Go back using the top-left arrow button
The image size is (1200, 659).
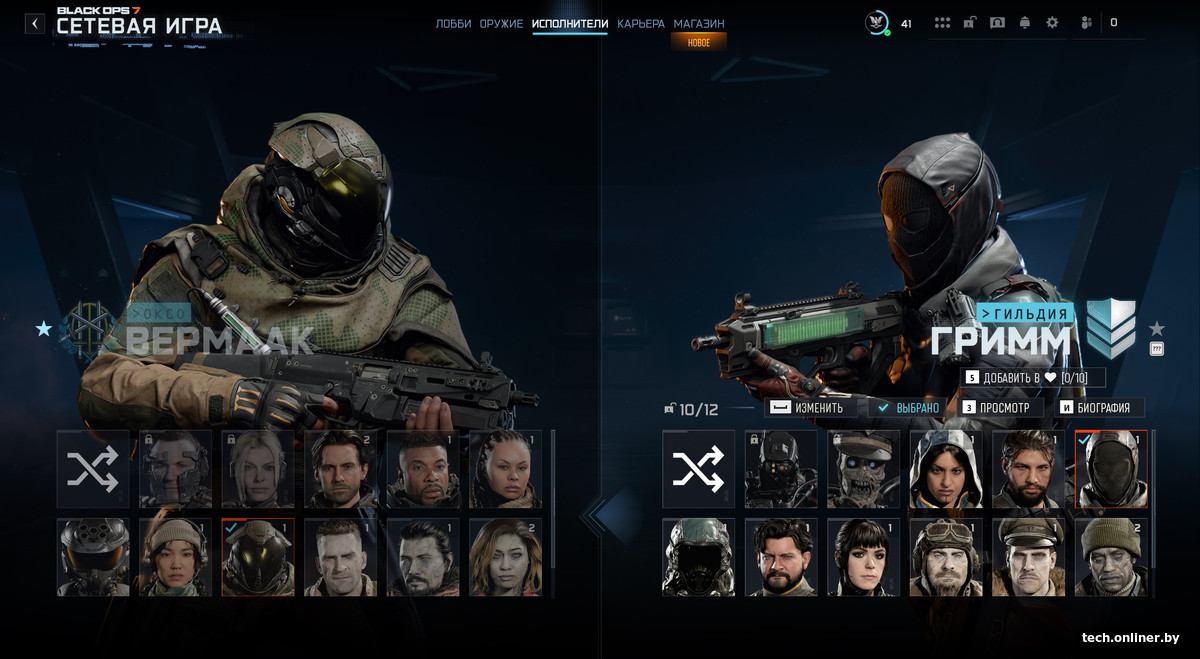[35, 23]
